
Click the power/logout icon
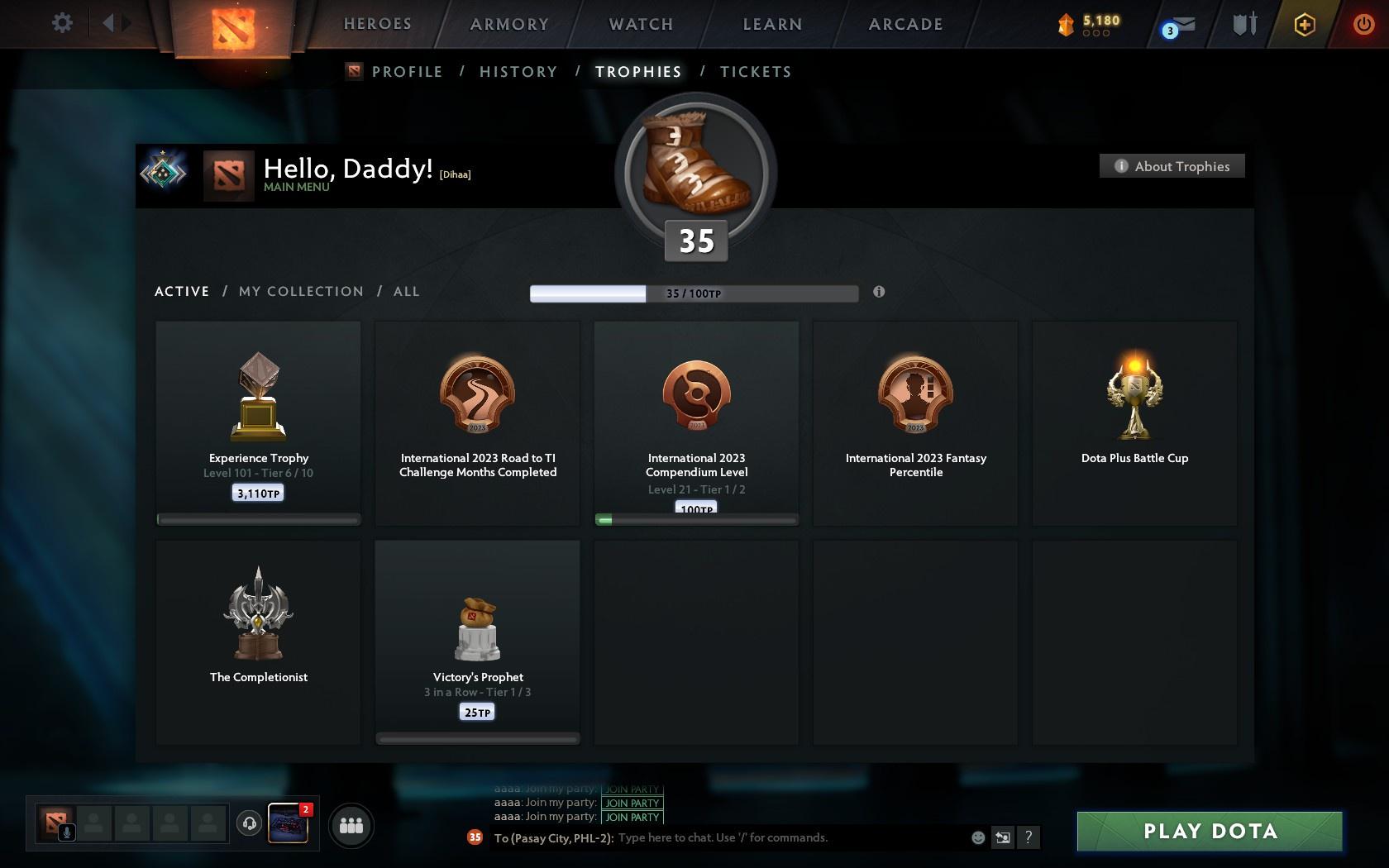pos(1363,23)
